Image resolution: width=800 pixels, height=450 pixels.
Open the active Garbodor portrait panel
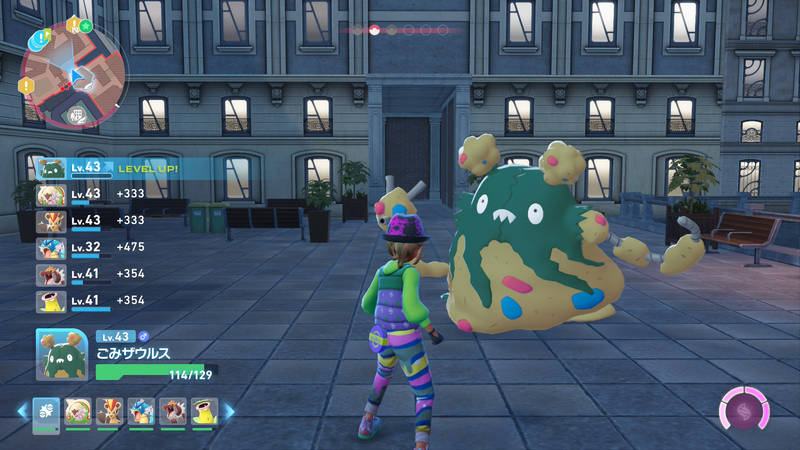click(x=64, y=355)
